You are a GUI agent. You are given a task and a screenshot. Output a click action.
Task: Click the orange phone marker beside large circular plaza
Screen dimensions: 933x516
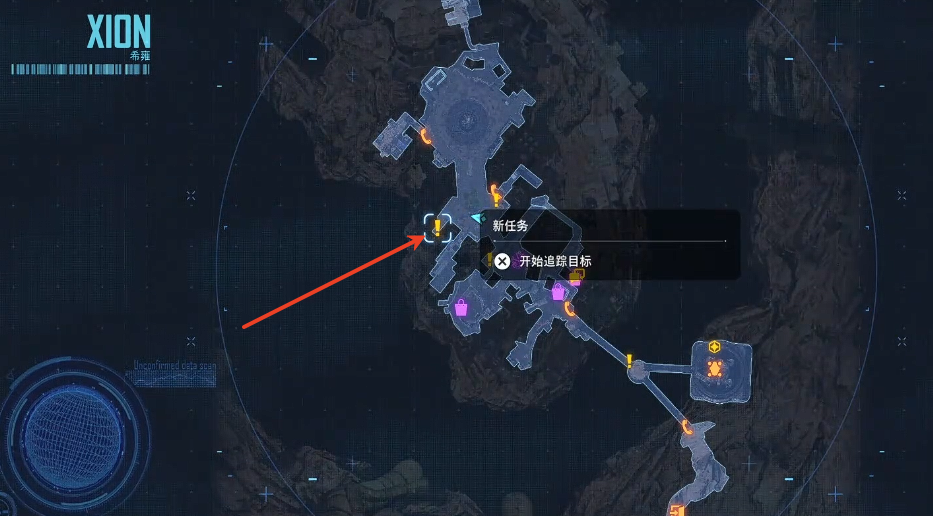pyautogui.click(x=426, y=137)
